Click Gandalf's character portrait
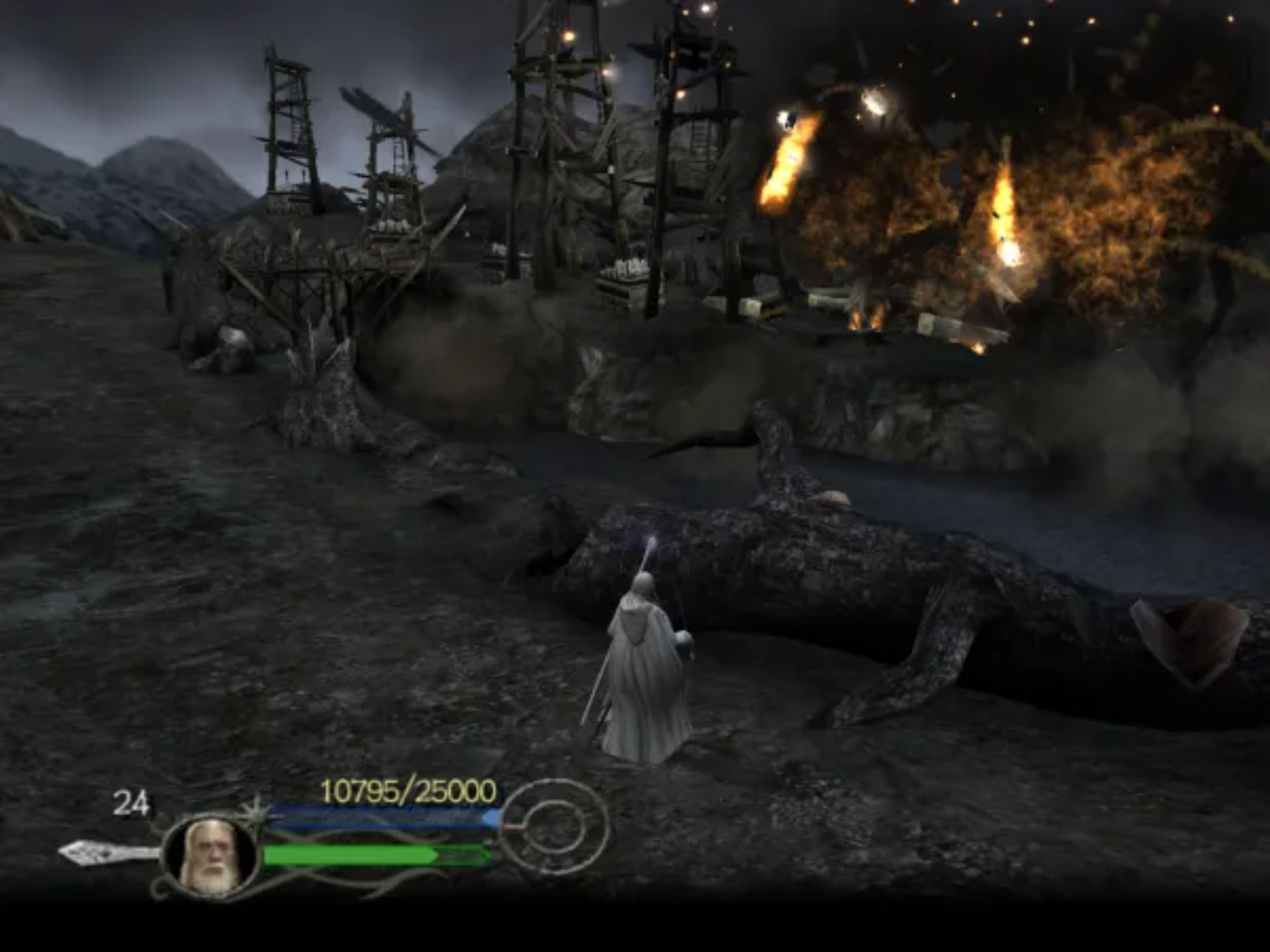Screen dimensions: 1270x952 coord(210,857)
